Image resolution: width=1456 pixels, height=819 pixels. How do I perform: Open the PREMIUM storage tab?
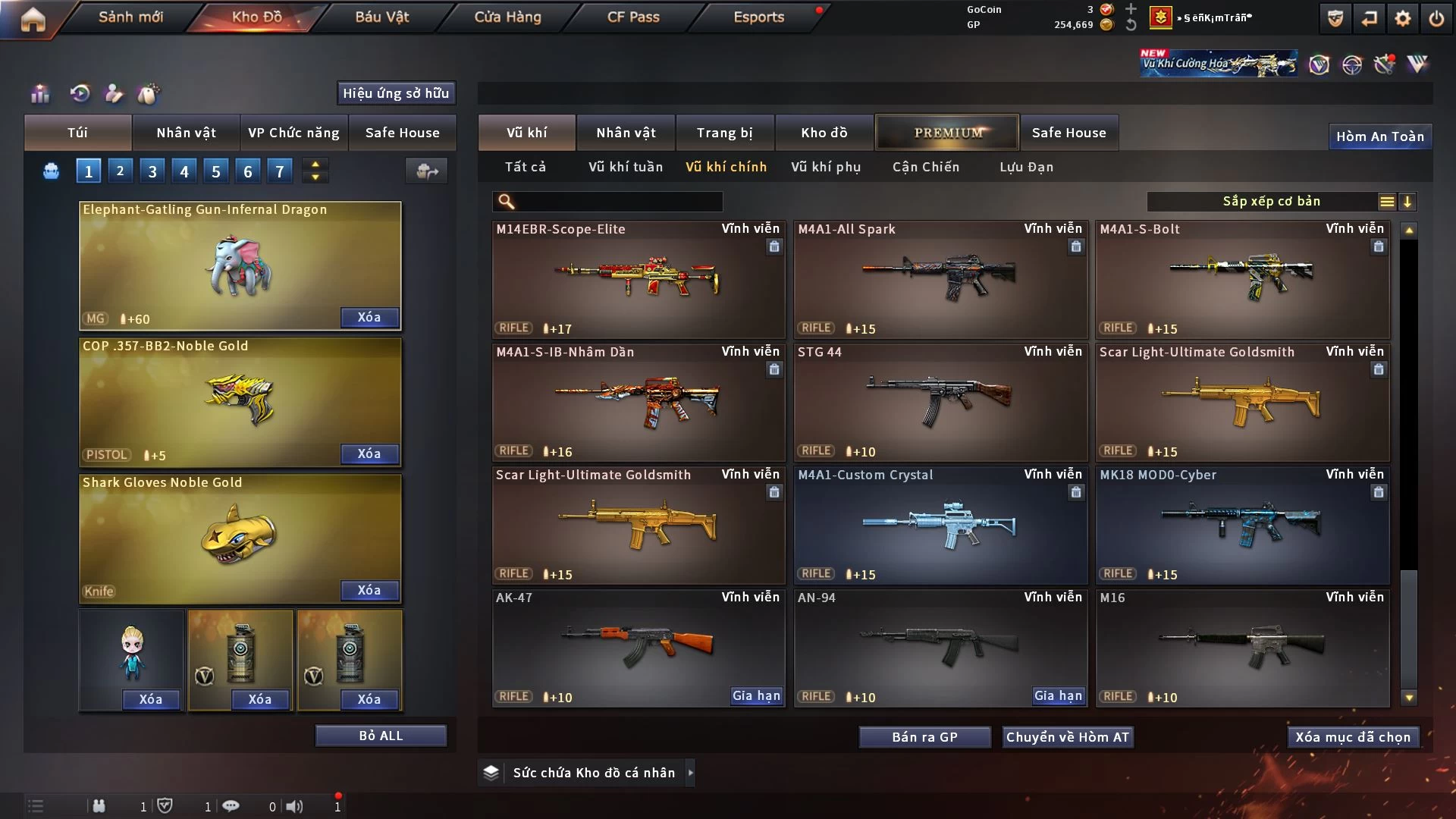coord(947,133)
